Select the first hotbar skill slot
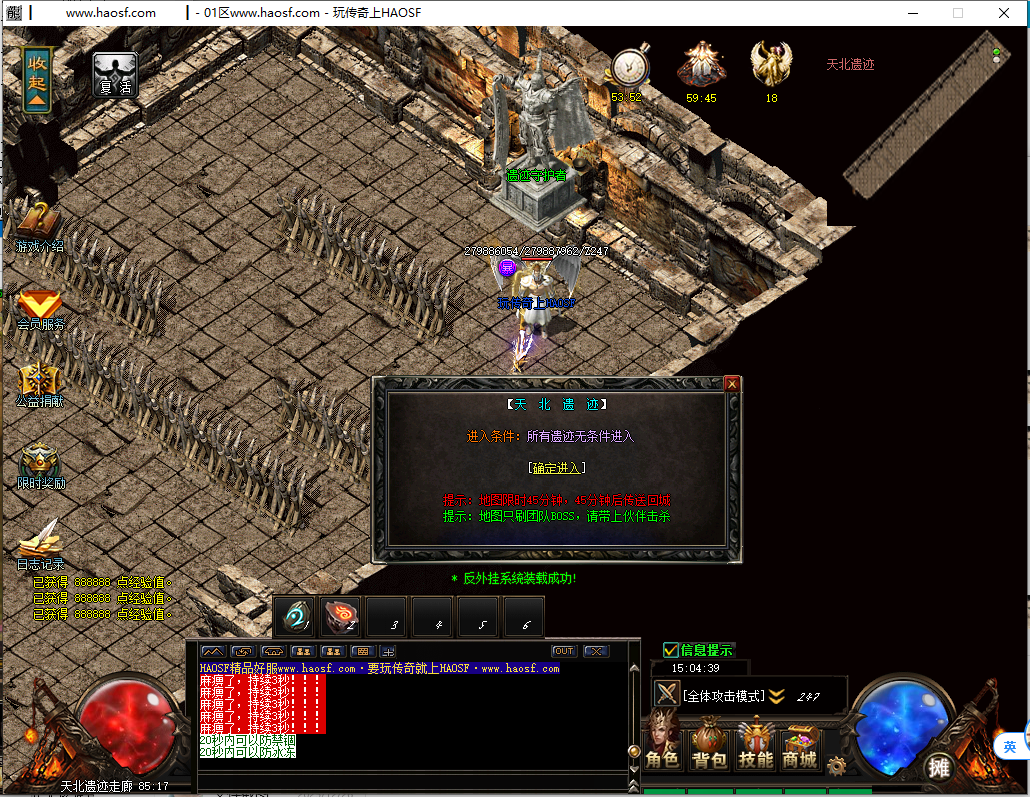Viewport: 1030px width, 797px height. point(295,617)
